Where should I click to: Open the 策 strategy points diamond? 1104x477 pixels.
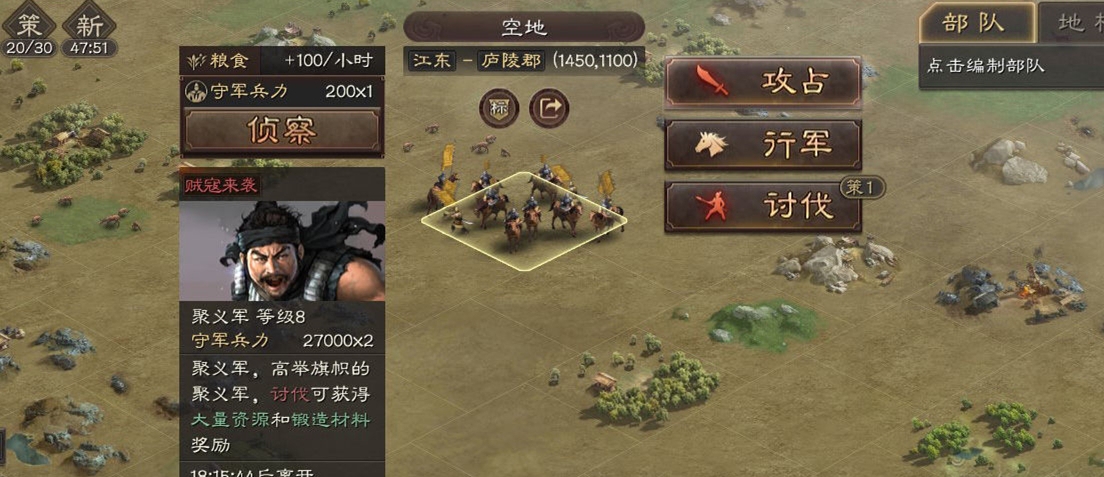coord(30,25)
